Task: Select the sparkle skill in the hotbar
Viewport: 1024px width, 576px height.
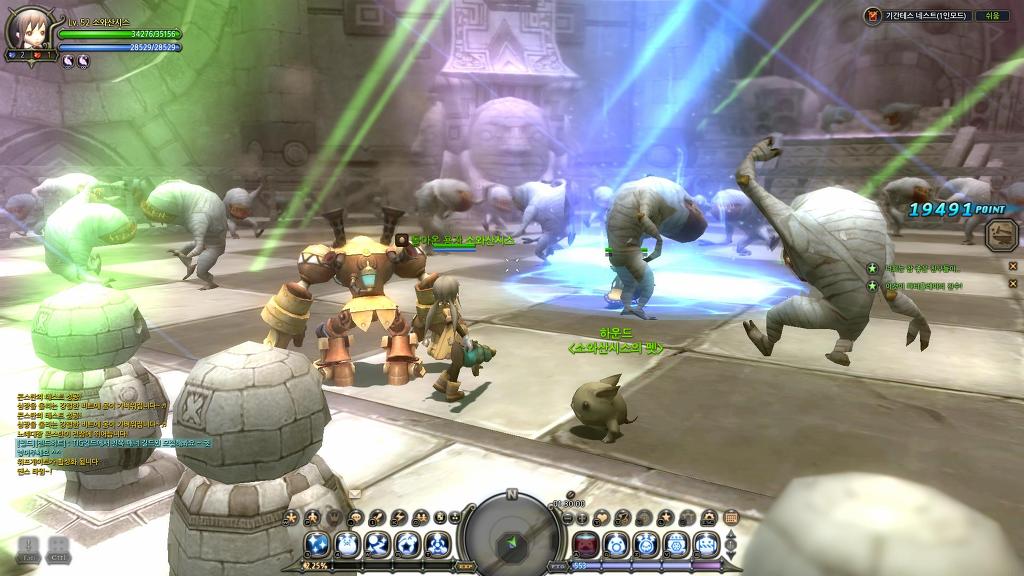Action: [x=317, y=544]
